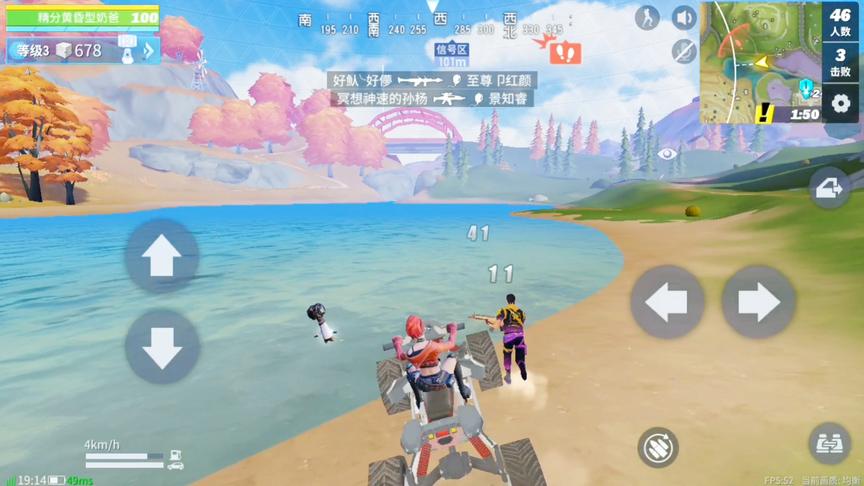864x486 pixels.
Task: Tap the accelerate forward arrow button
Action: point(161,257)
